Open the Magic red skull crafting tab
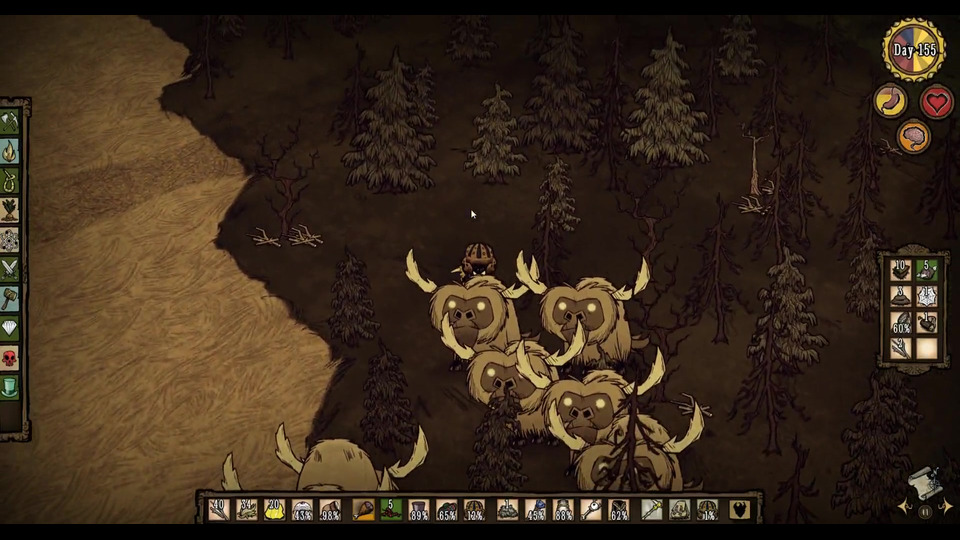Screen dimensions: 960x540 point(10,357)
